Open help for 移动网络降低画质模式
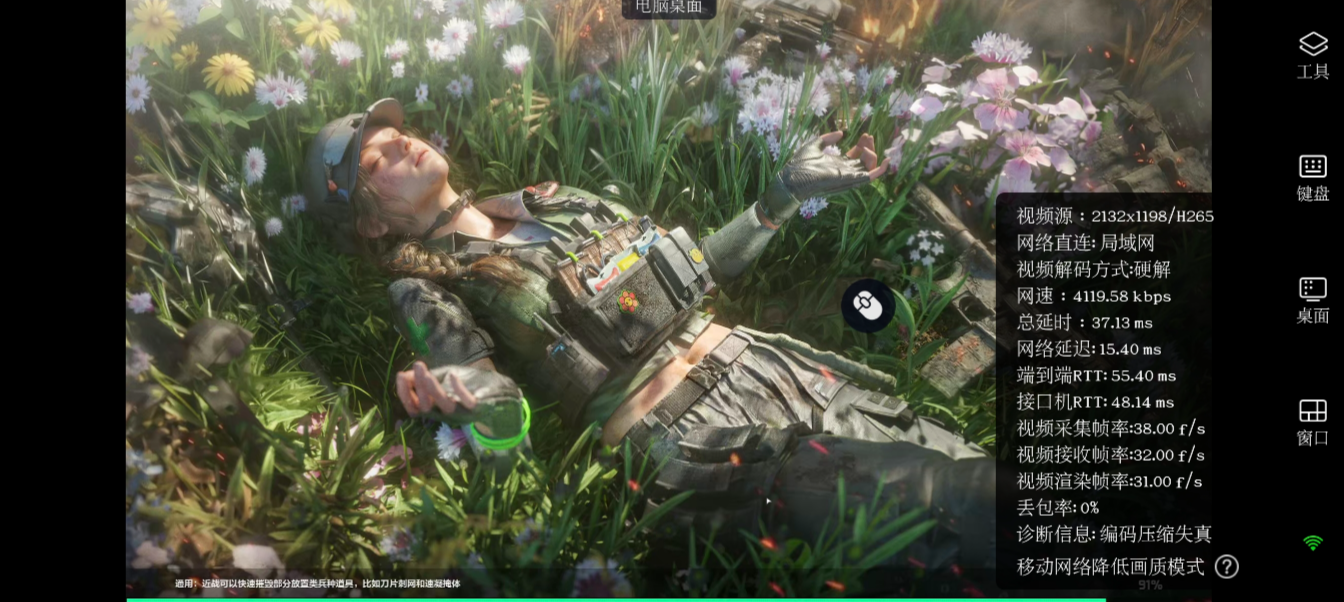The height and width of the screenshot is (602, 1344). (x=1227, y=567)
